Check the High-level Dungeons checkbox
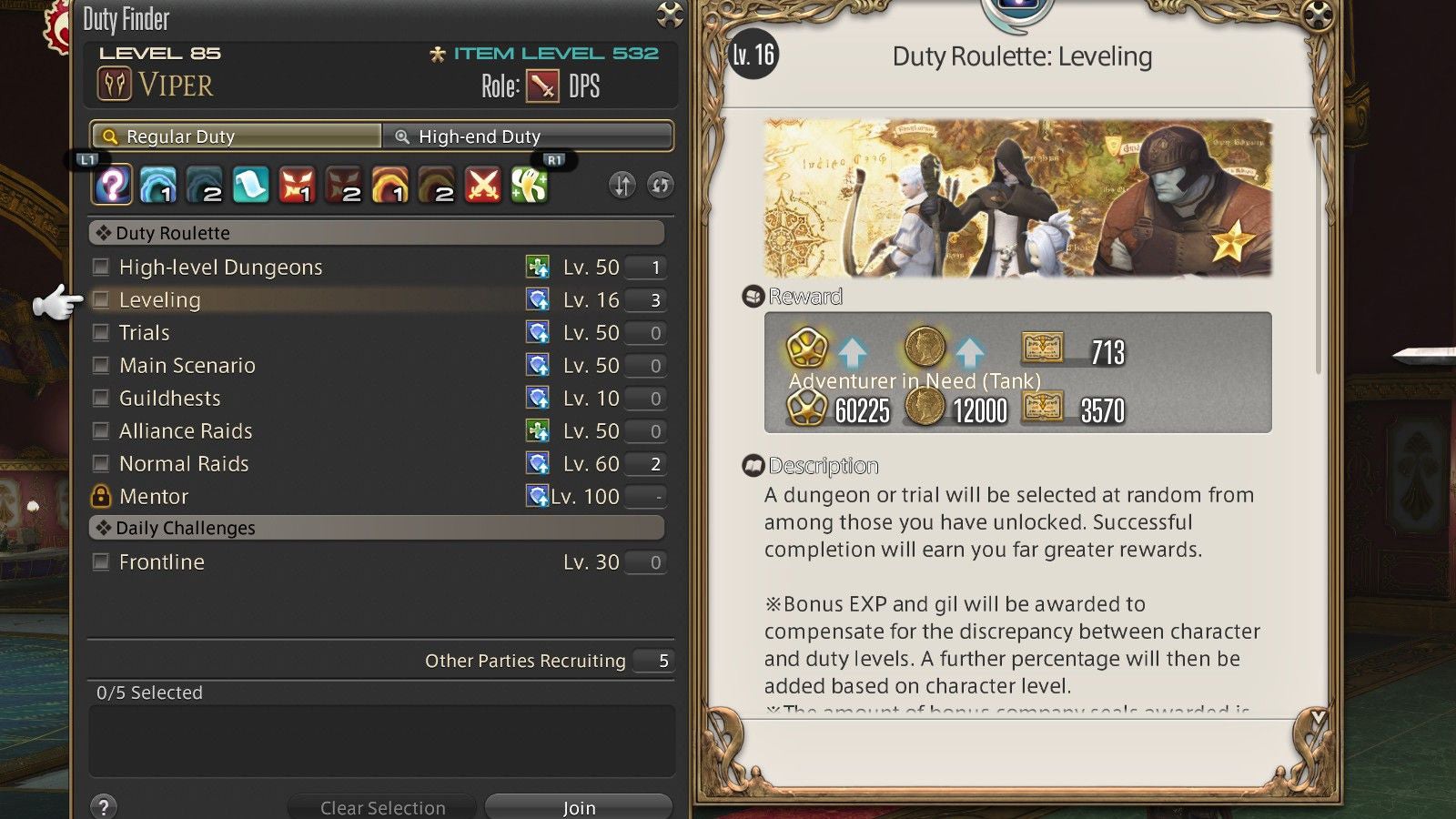 tap(101, 267)
